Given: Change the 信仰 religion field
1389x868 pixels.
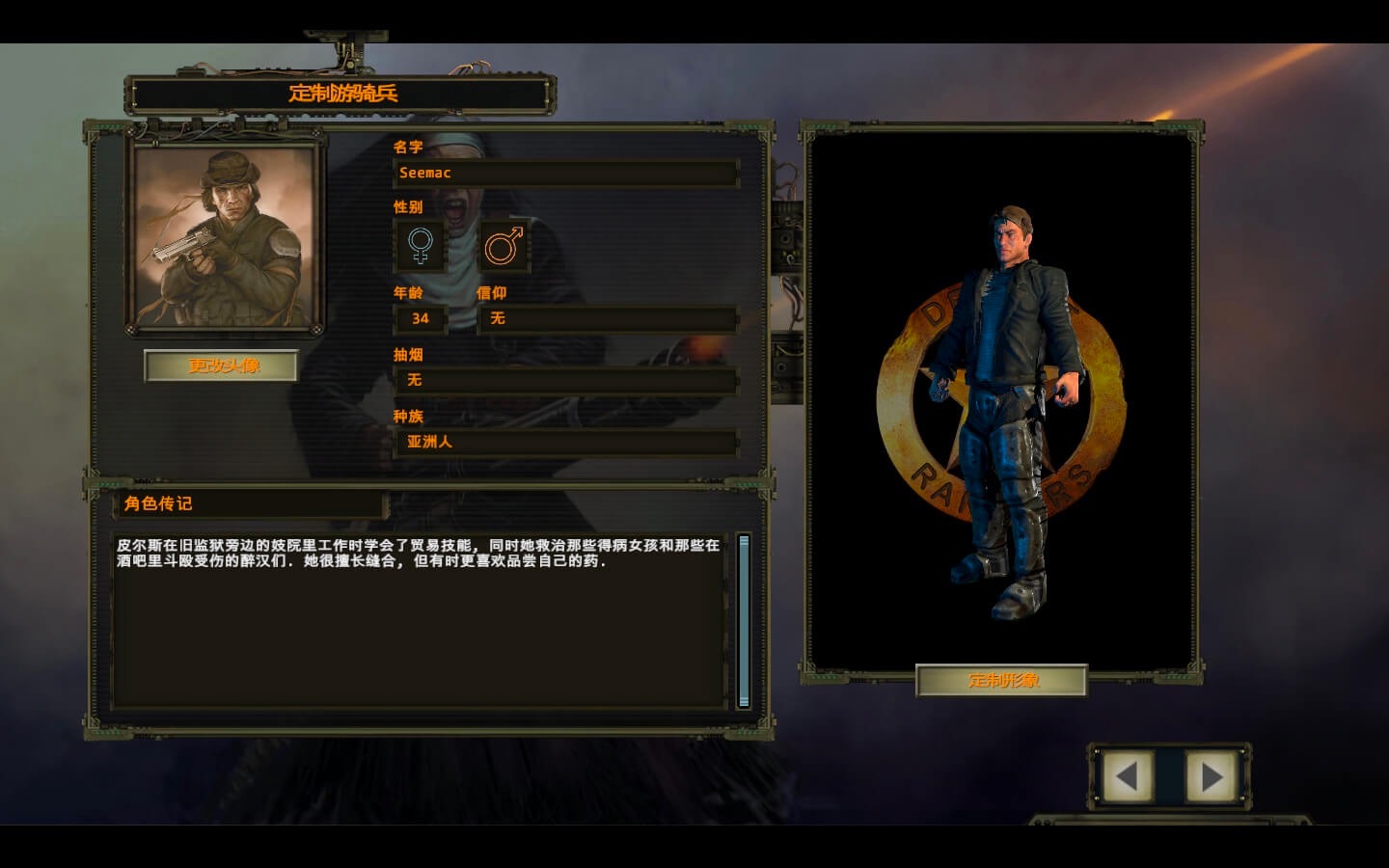Looking at the screenshot, I should coord(608,318).
